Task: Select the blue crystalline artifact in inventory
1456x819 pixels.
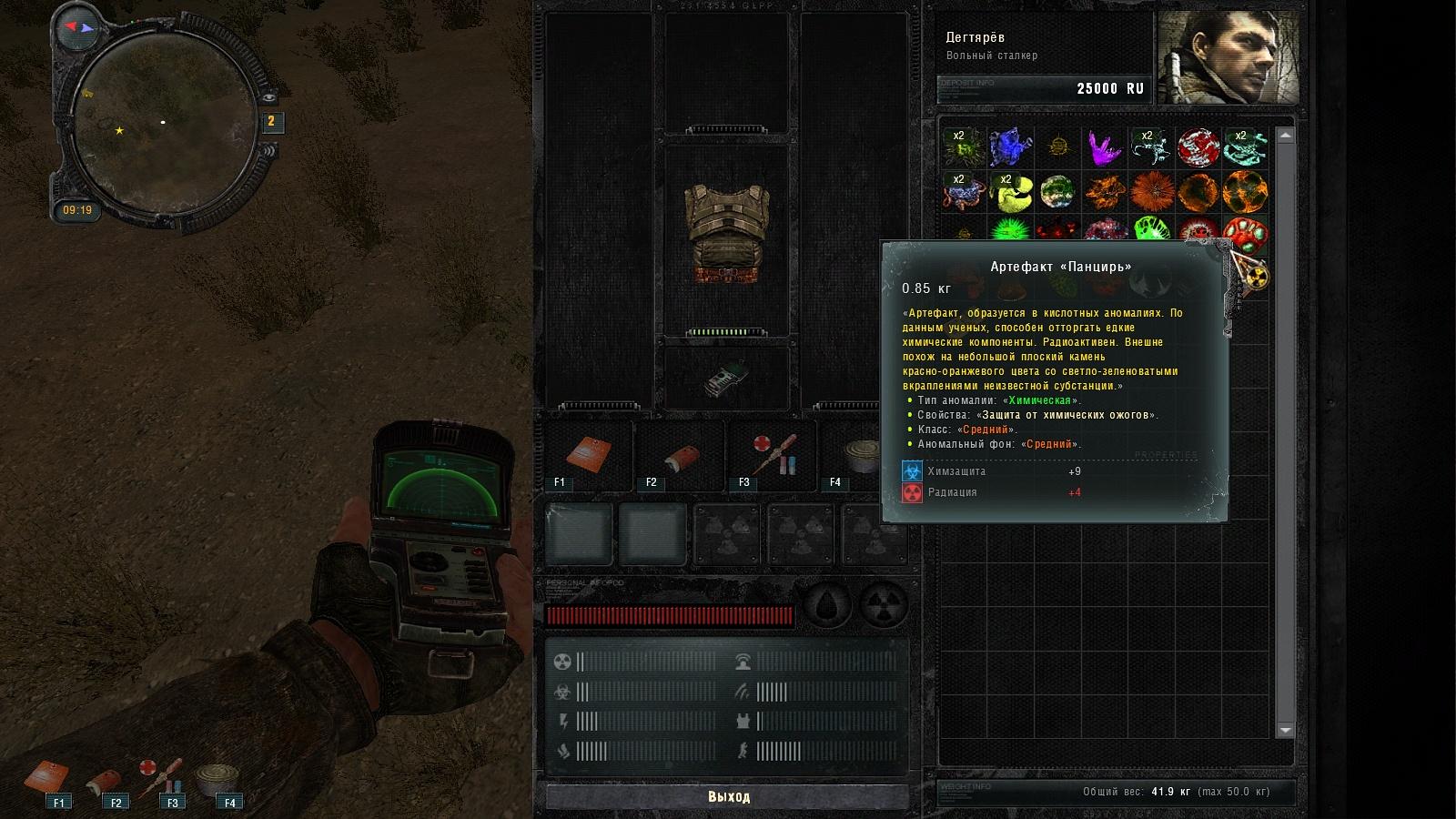Action: [x=1009, y=147]
